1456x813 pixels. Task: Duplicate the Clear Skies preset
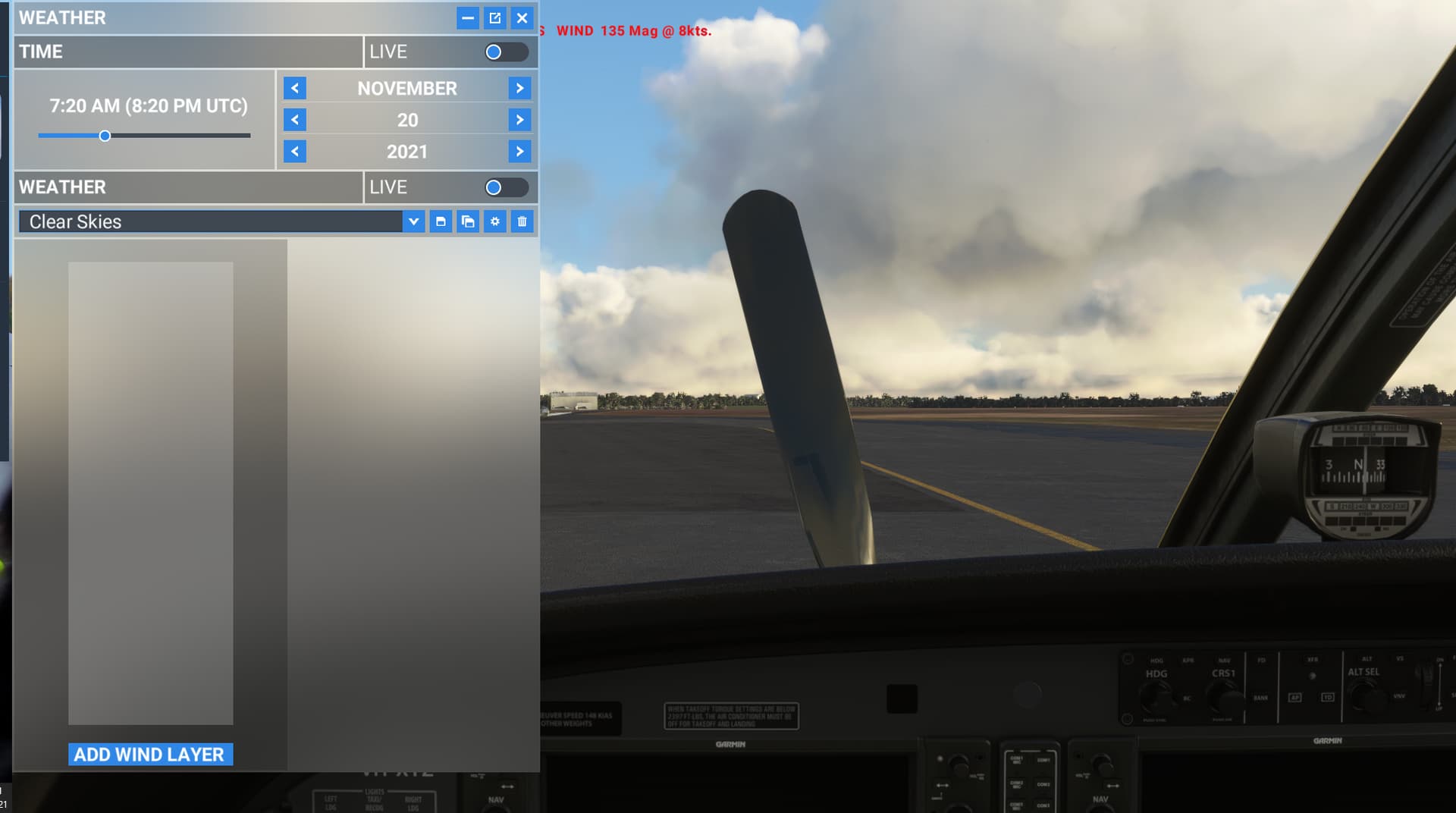pos(469,221)
